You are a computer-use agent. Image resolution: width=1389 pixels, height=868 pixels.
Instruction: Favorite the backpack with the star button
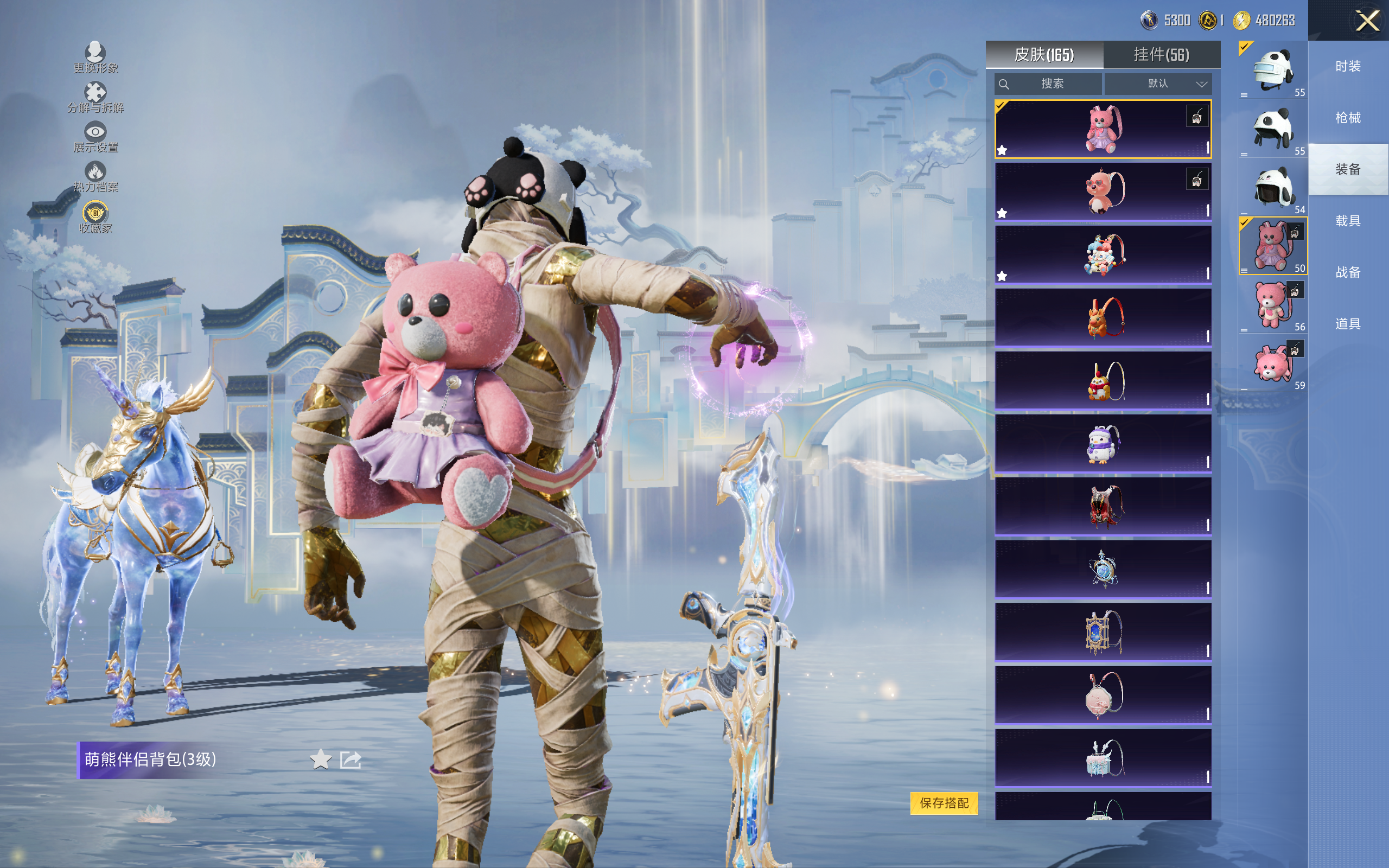click(320, 759)
